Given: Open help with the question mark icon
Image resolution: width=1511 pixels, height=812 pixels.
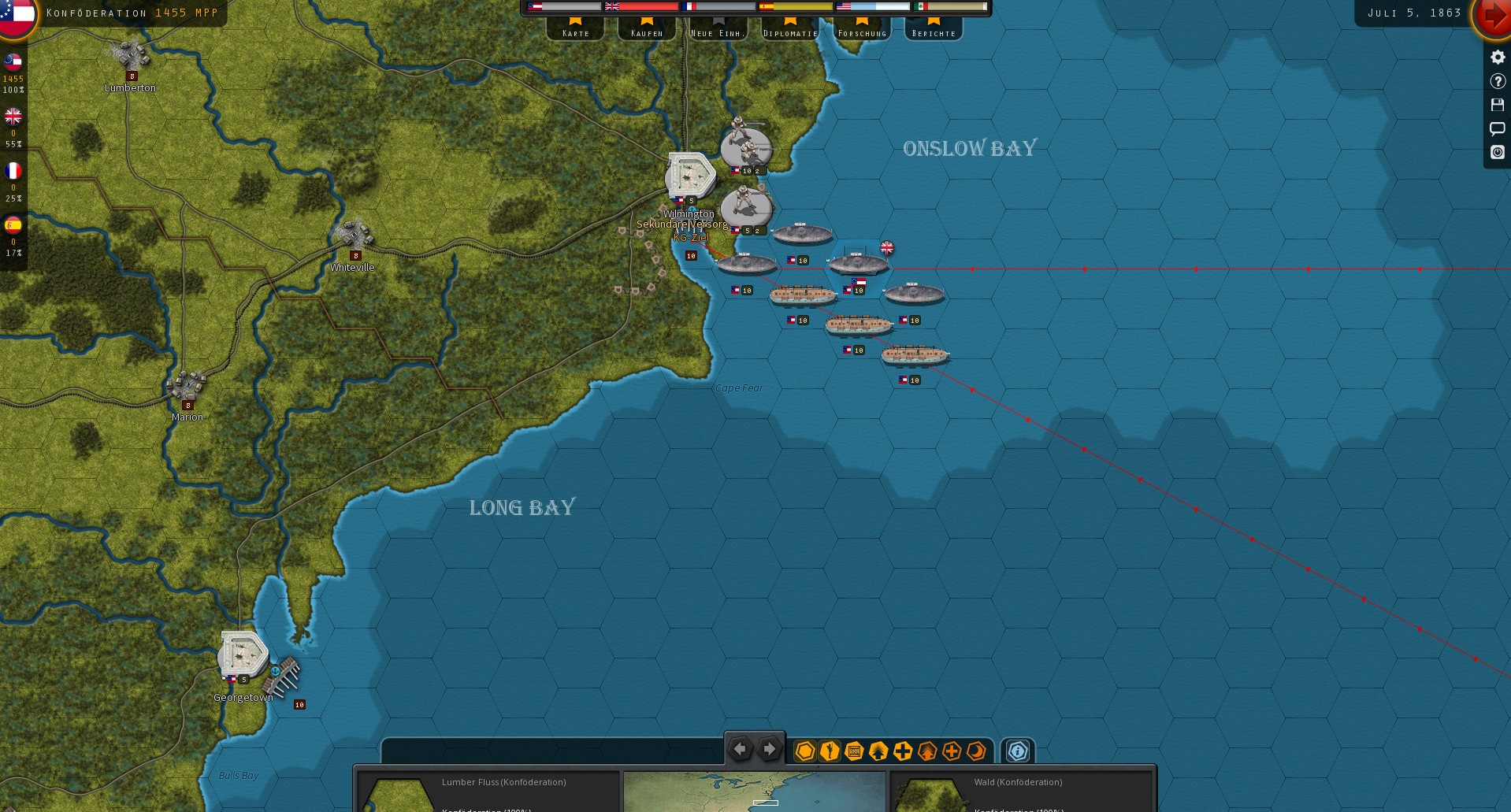Looking at the screenshot, I should pyautogui.click(x=1498, y=81).
